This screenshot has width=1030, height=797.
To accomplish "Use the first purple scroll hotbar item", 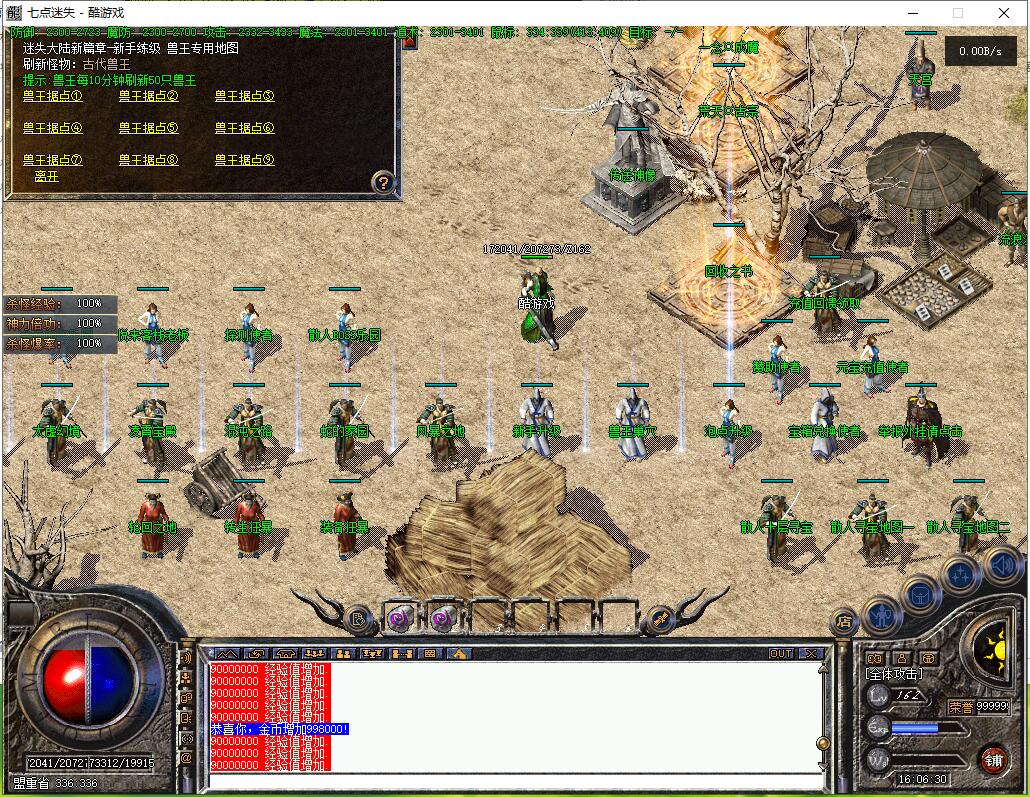I will click(x=401, y=619).
